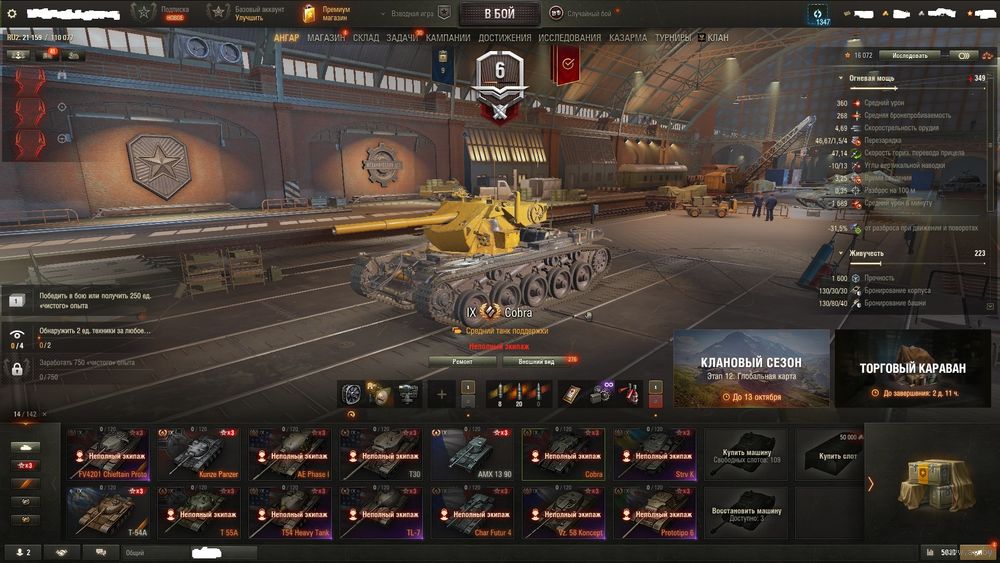Viewport: 1000px width, 563px height.
Task: Open the settings gear menu
Action: (12, 13)
